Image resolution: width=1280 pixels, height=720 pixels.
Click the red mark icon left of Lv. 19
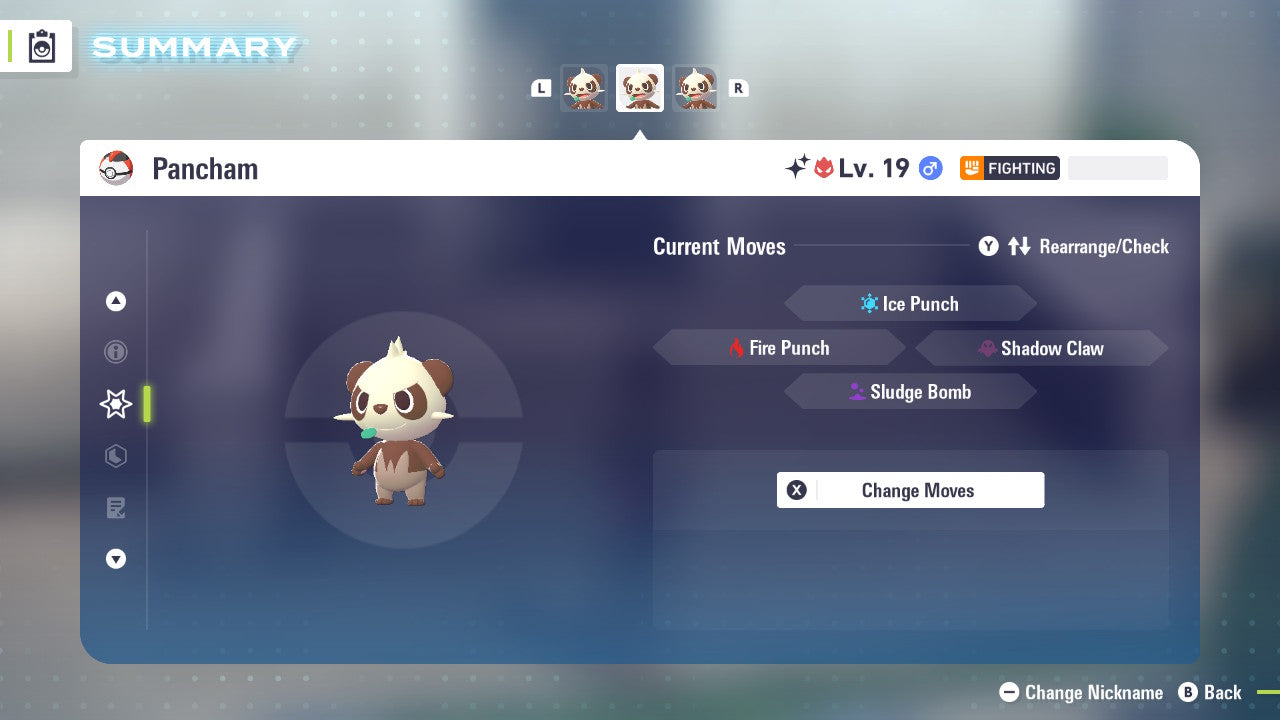[x=823, y=167]
